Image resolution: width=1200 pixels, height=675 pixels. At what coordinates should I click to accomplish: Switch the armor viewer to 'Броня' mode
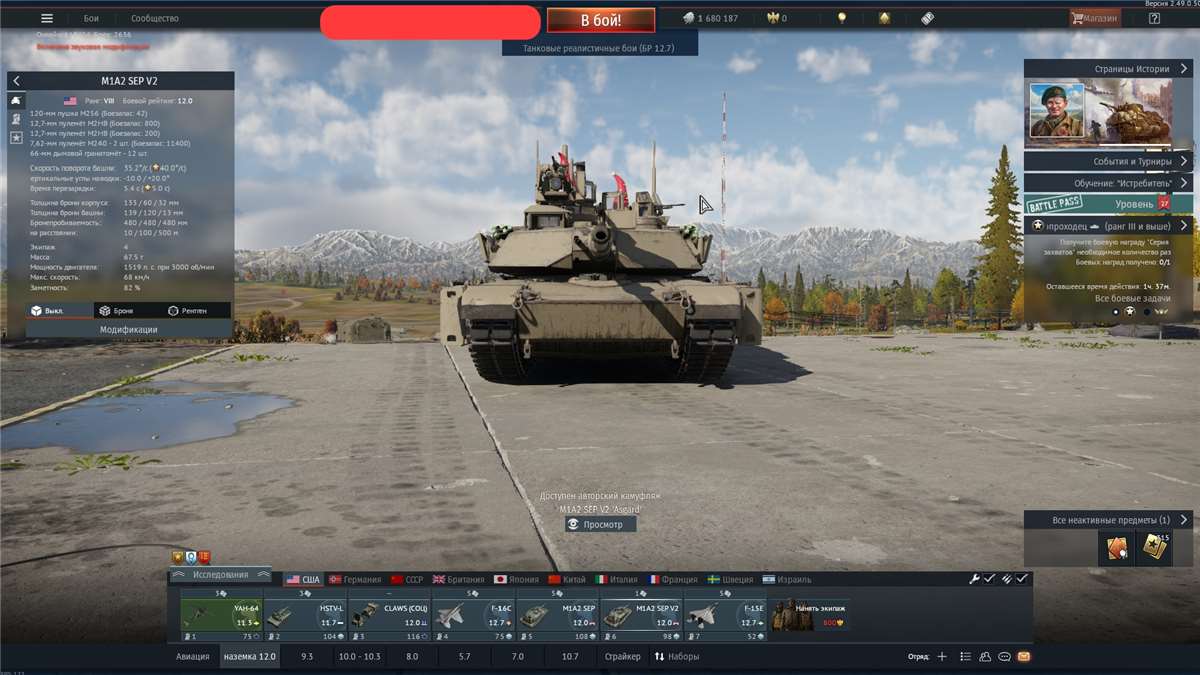click(116, 311)
